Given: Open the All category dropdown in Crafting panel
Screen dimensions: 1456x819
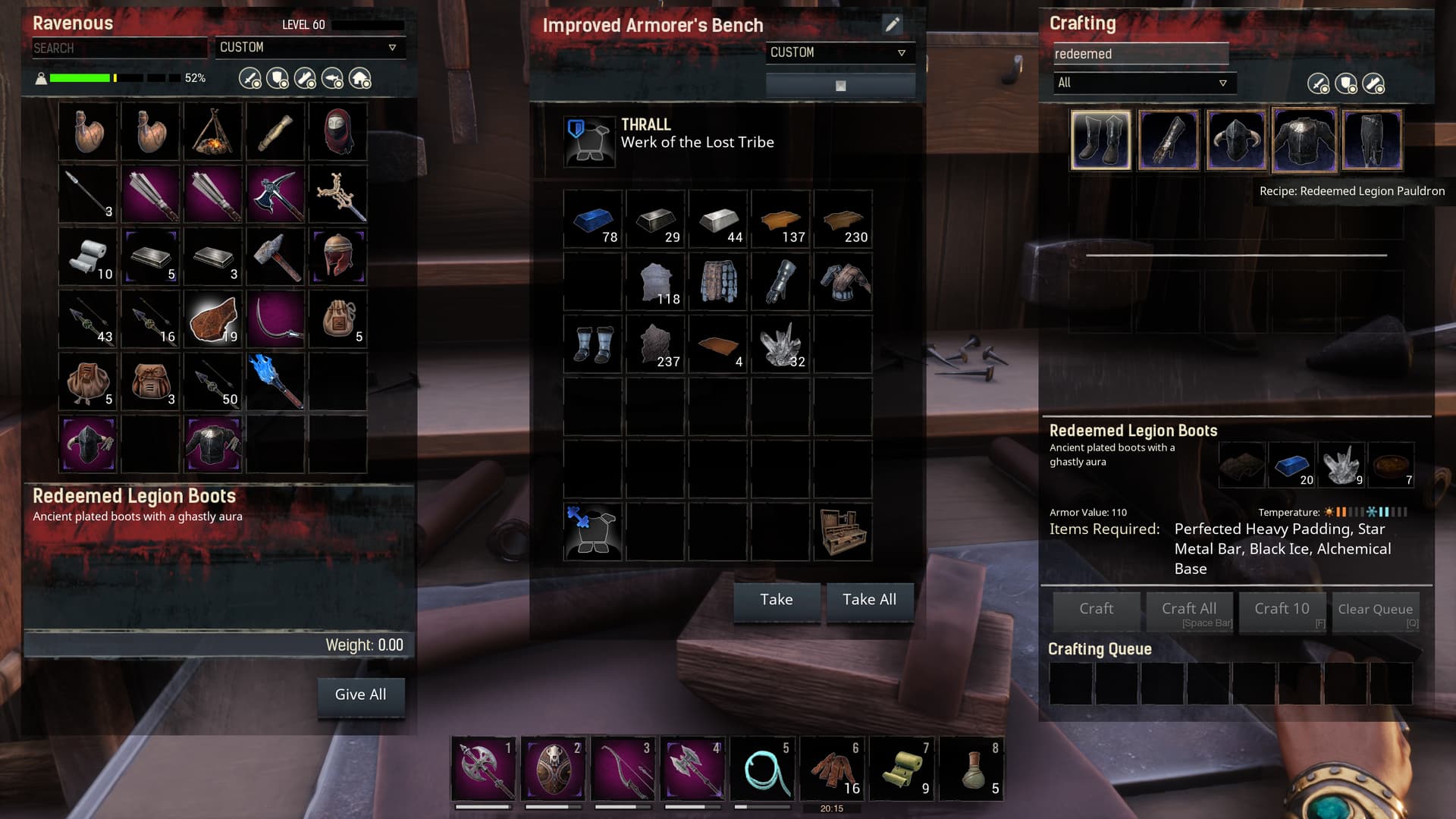Looking at the screenshot, I should (x=1141, y=83).
